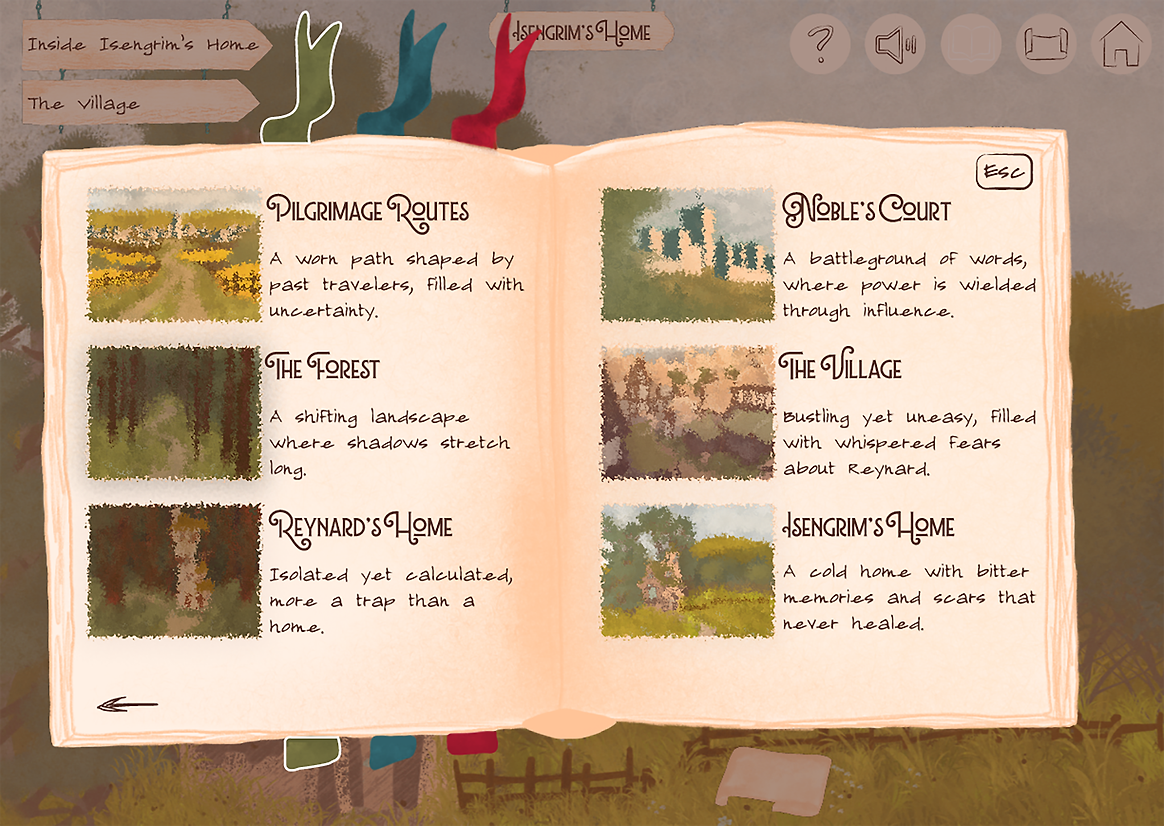Screen dimensions: 1164x826
Task: Select the Noble's Court thumbnail
Action: (688, 255)
